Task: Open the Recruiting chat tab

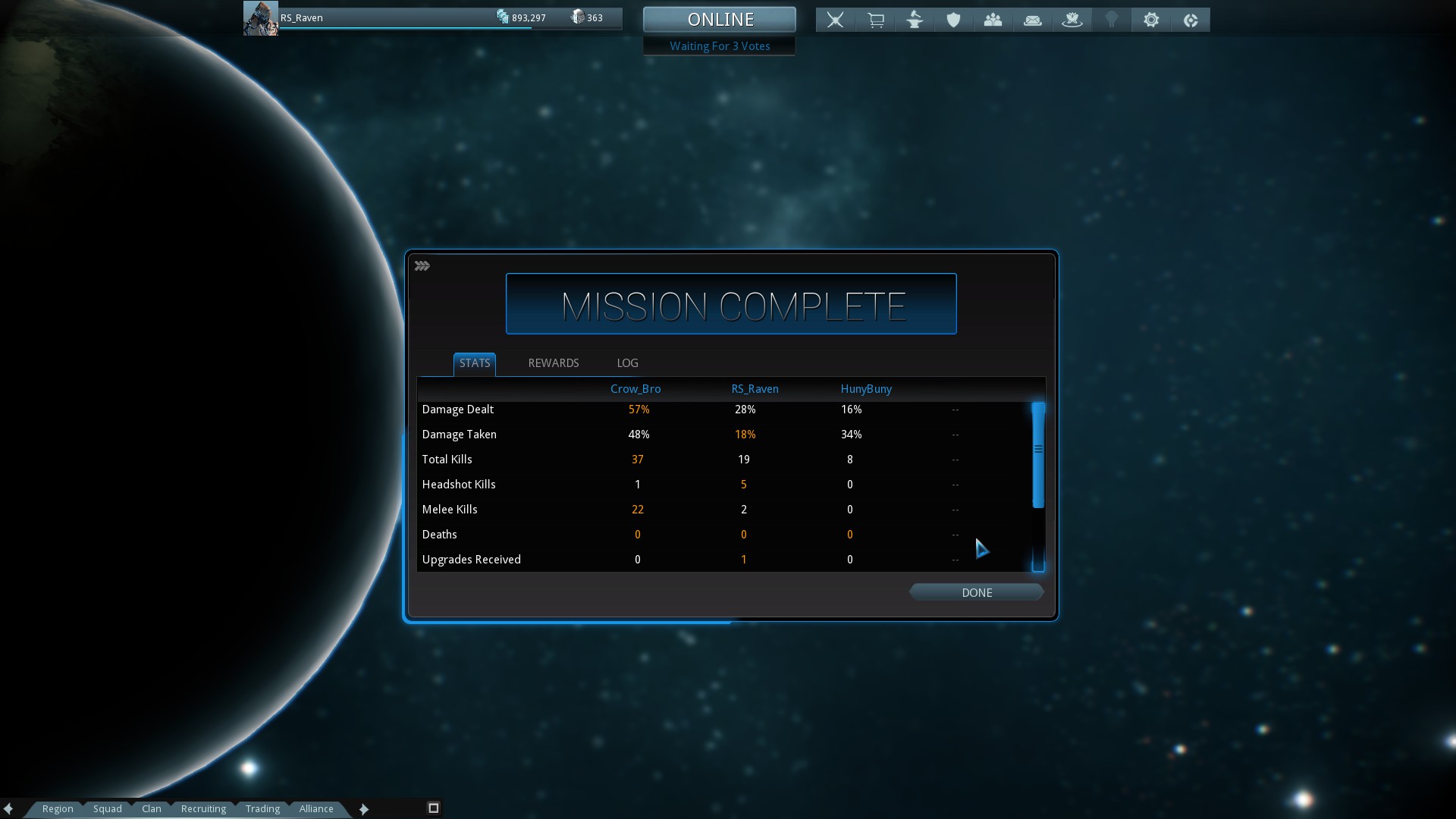Action: click(203, 809)
